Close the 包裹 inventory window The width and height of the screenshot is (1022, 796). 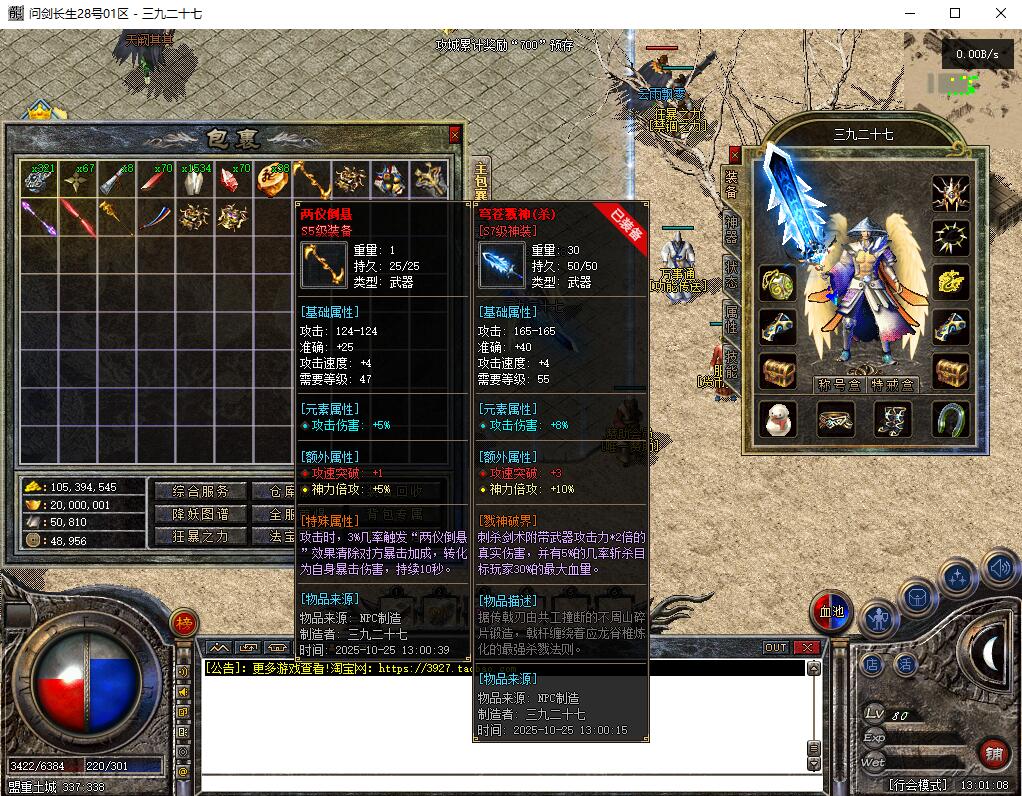click(455, 135)
